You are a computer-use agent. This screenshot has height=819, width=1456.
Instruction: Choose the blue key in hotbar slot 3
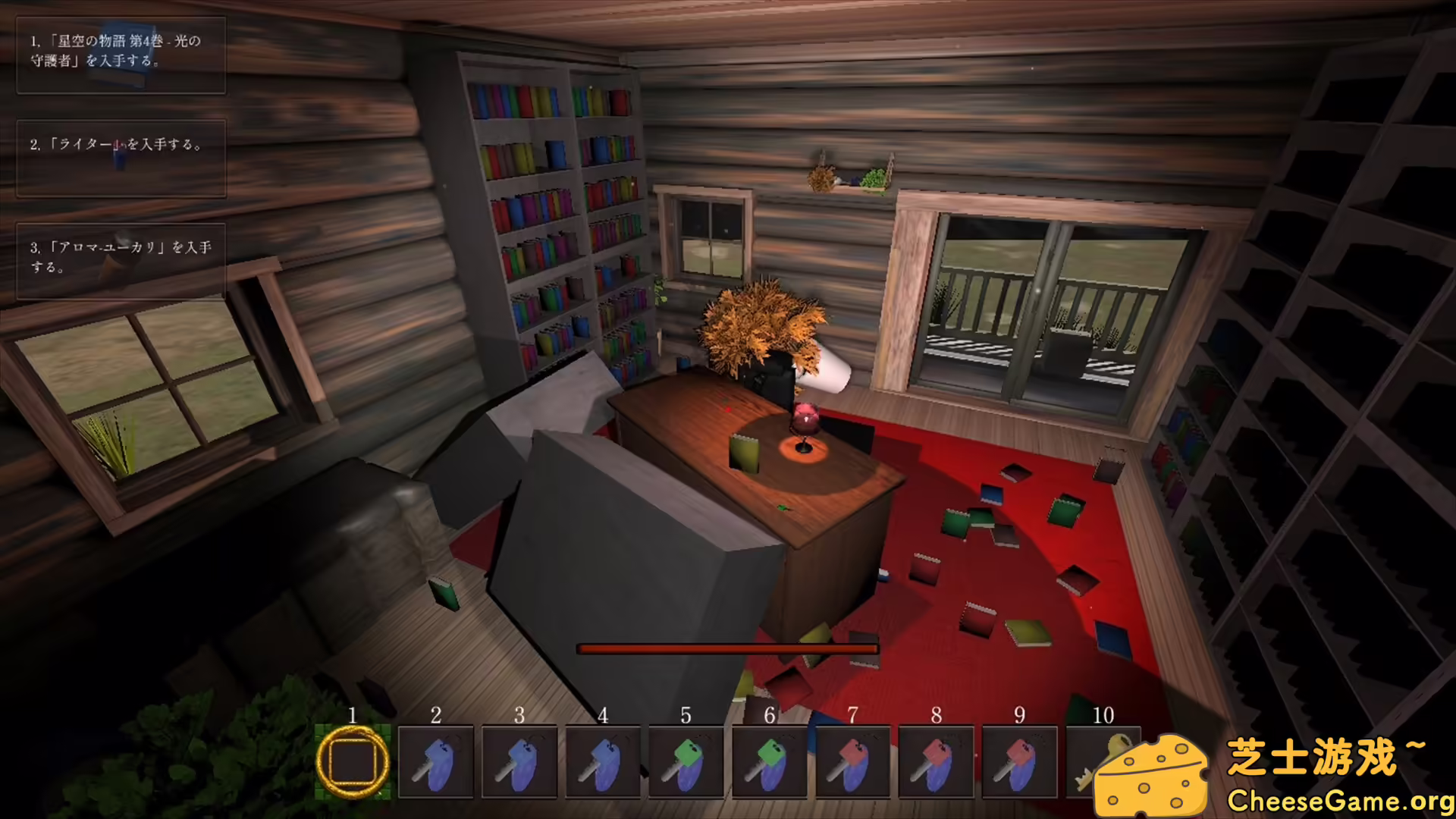(519, 761)
